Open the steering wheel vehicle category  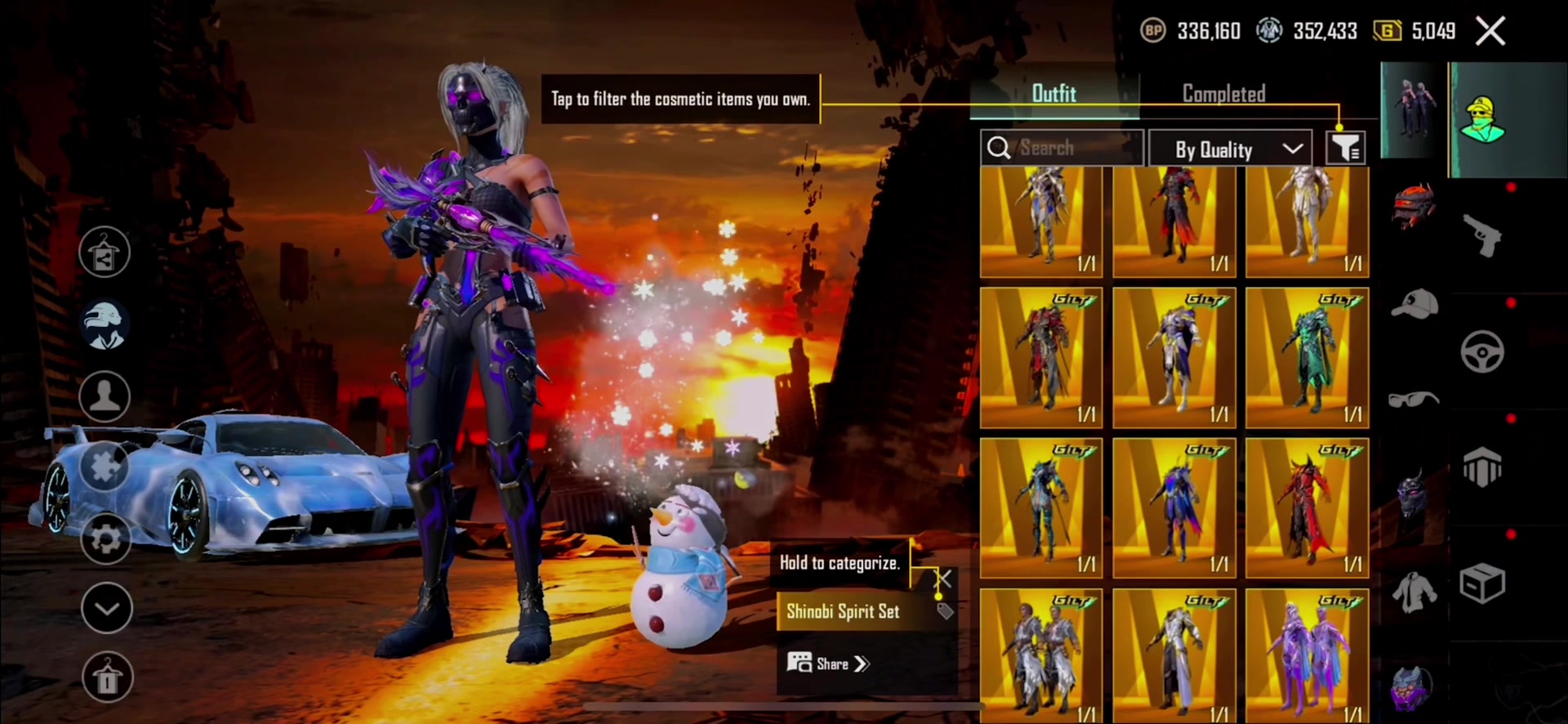point(1481,353)
